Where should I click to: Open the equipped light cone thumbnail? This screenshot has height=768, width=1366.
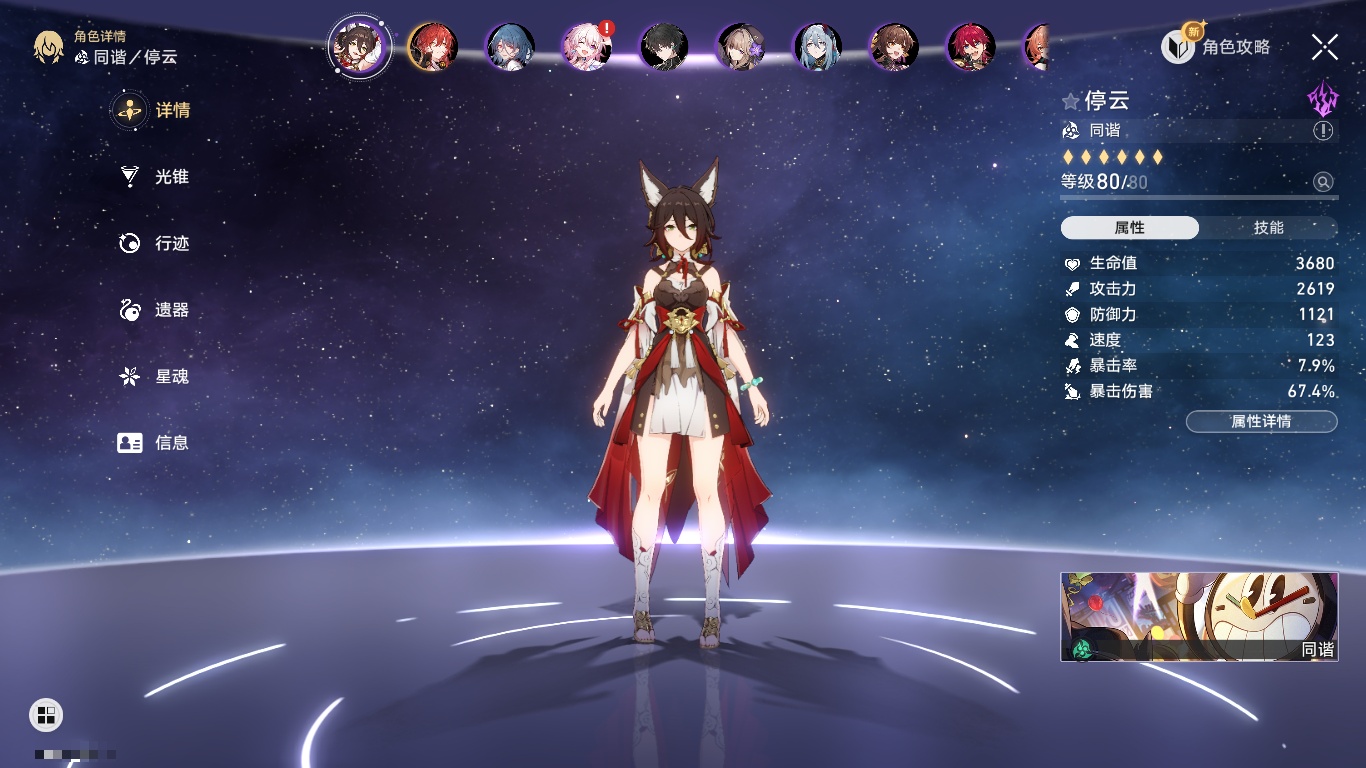click(x=1199, y=617)
